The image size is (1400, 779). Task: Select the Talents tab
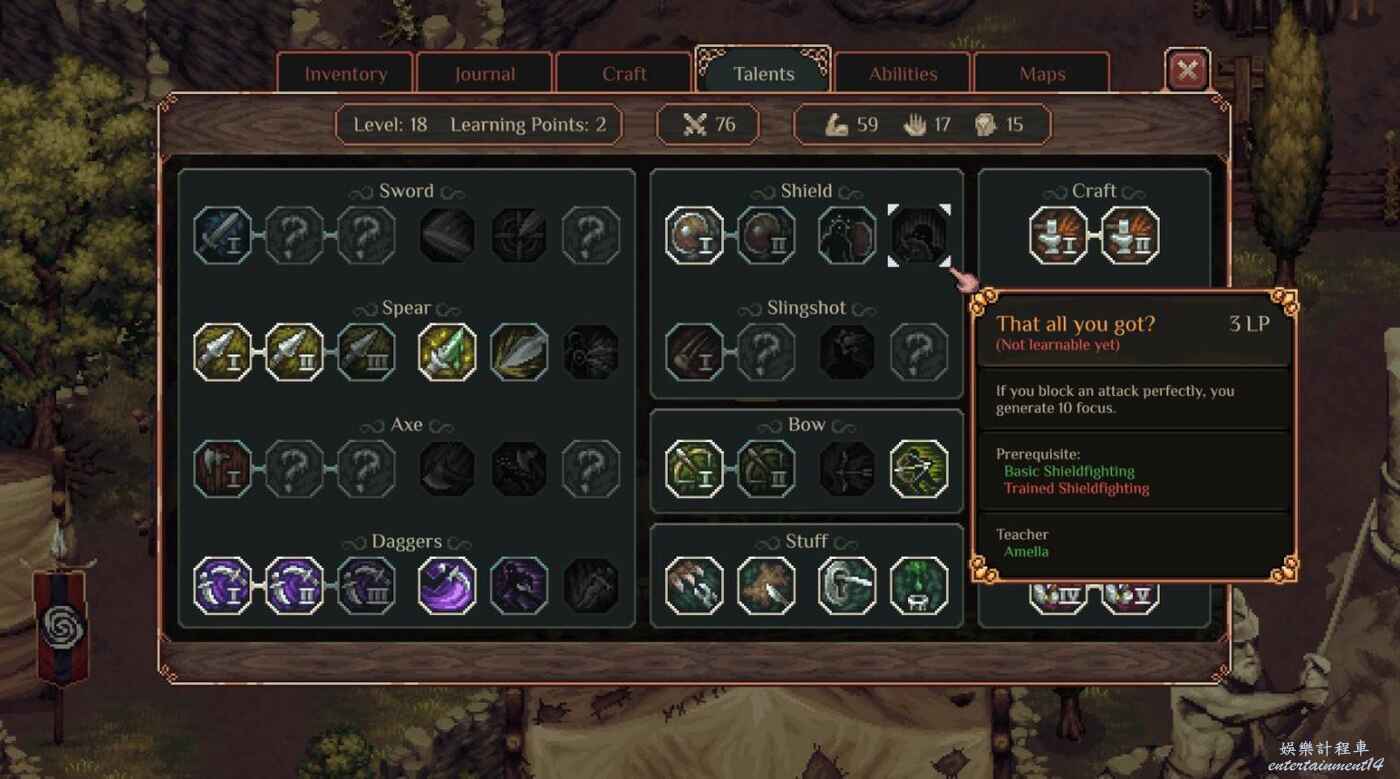click(x=763, y=73)
